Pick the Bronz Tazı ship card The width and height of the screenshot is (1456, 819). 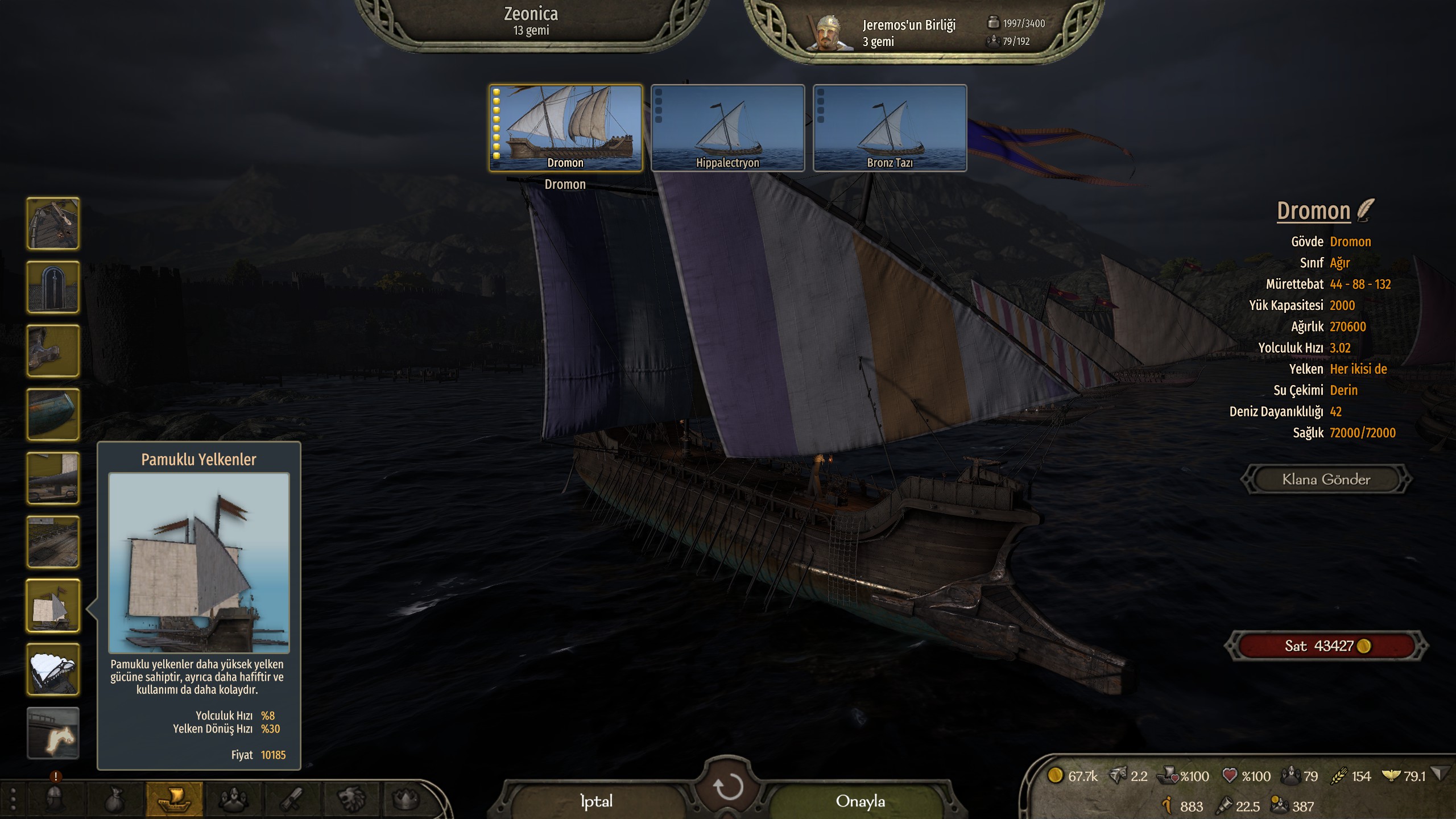click(x=890, y=128)
